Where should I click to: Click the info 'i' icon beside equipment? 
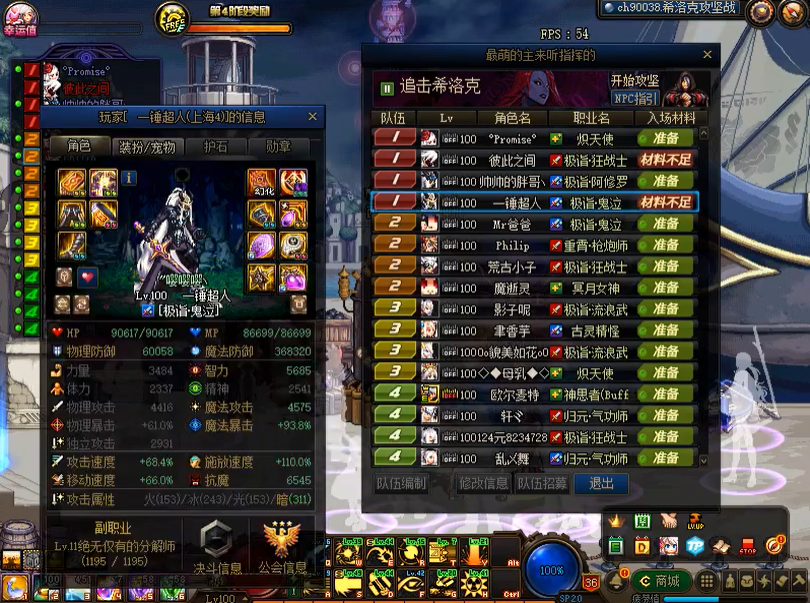tap(129, 178)
